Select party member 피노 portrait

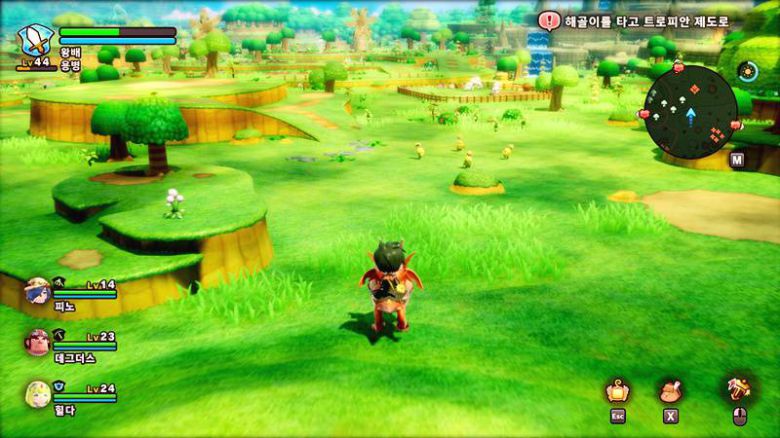click(x=38, y=291)
